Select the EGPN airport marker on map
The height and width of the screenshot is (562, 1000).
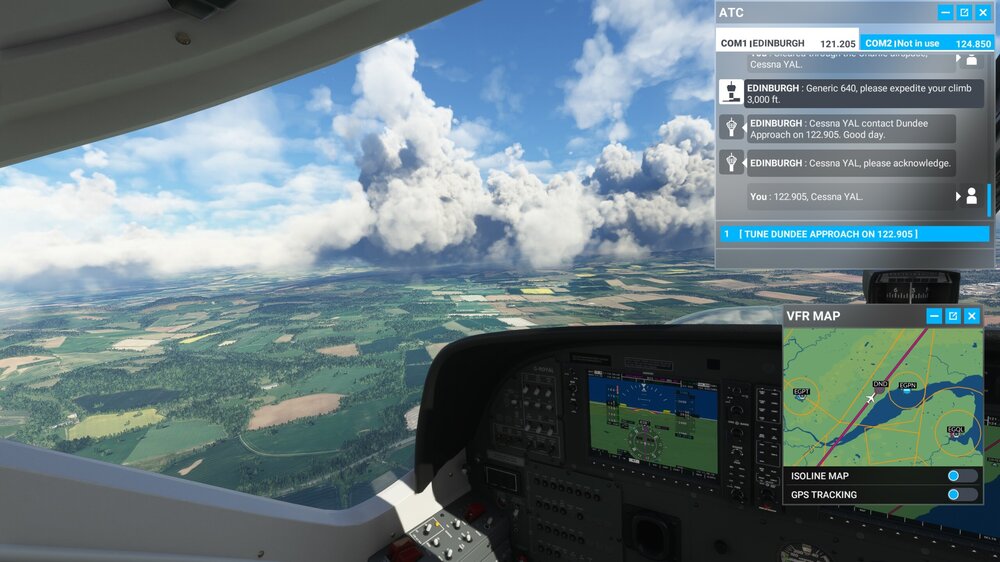point(907,391)
